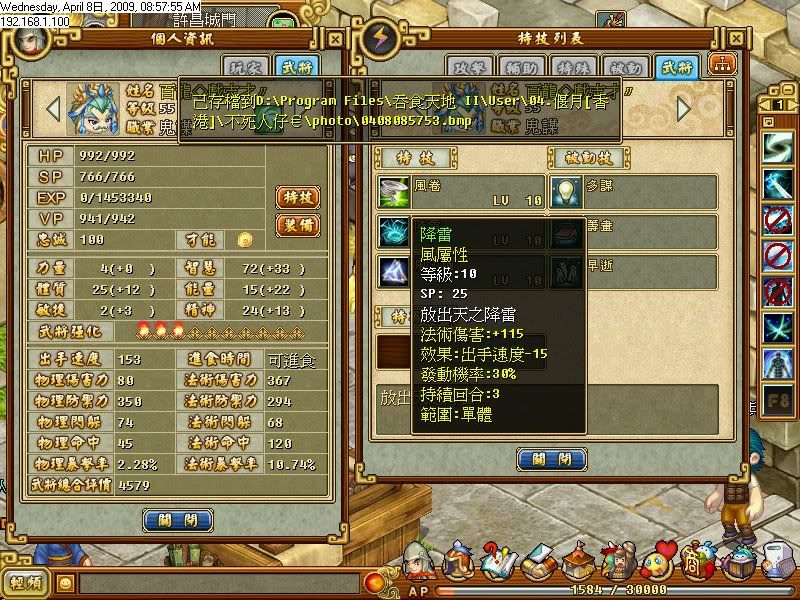
Task: Close the 特技列表 window with its 關閉 button
Action: (551, 459)
